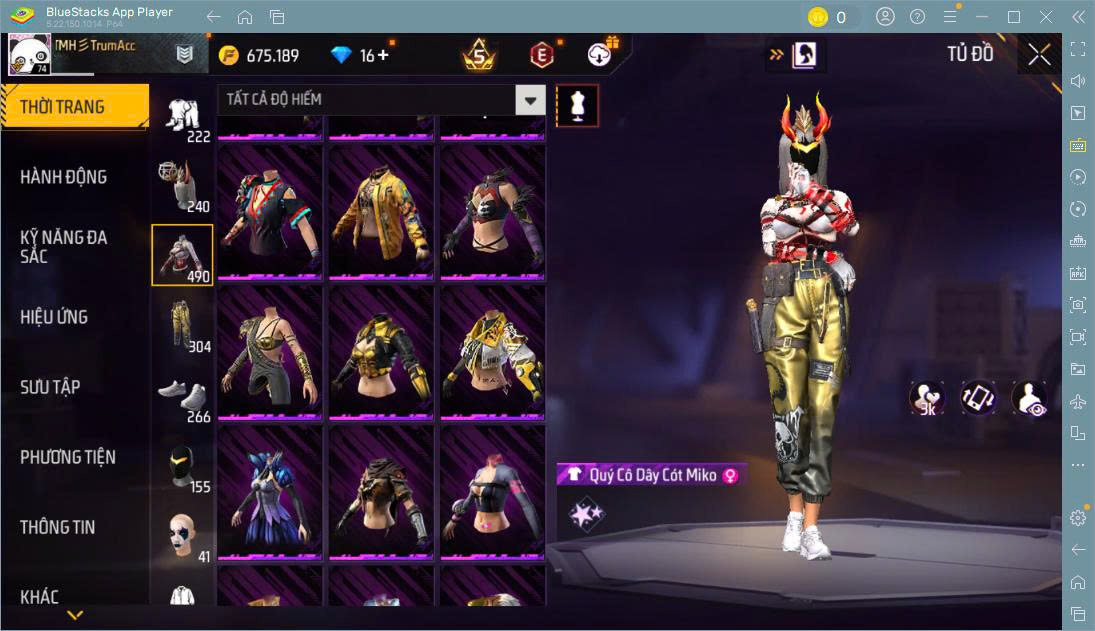
Task: Open the SƯU TẬP tab
Action: (50, 387)
